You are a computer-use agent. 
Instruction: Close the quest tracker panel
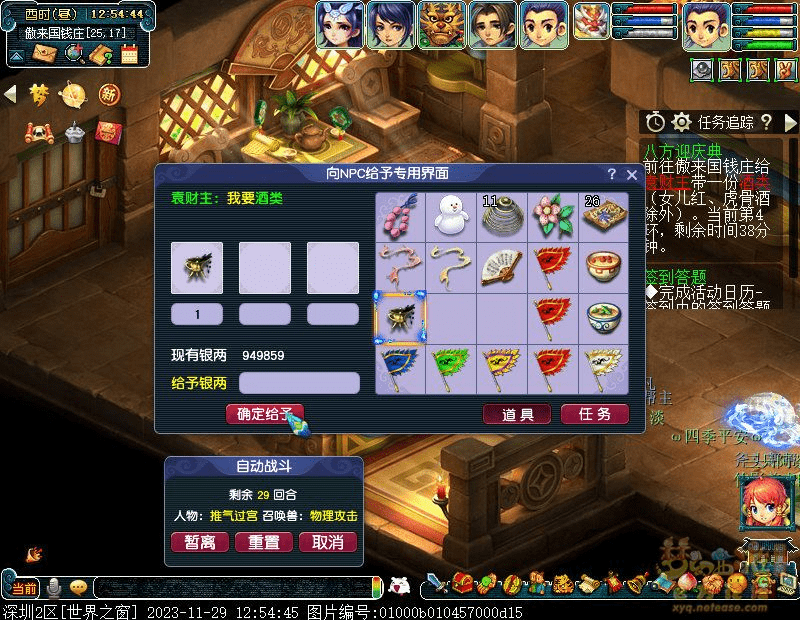[x=790, y=122]
